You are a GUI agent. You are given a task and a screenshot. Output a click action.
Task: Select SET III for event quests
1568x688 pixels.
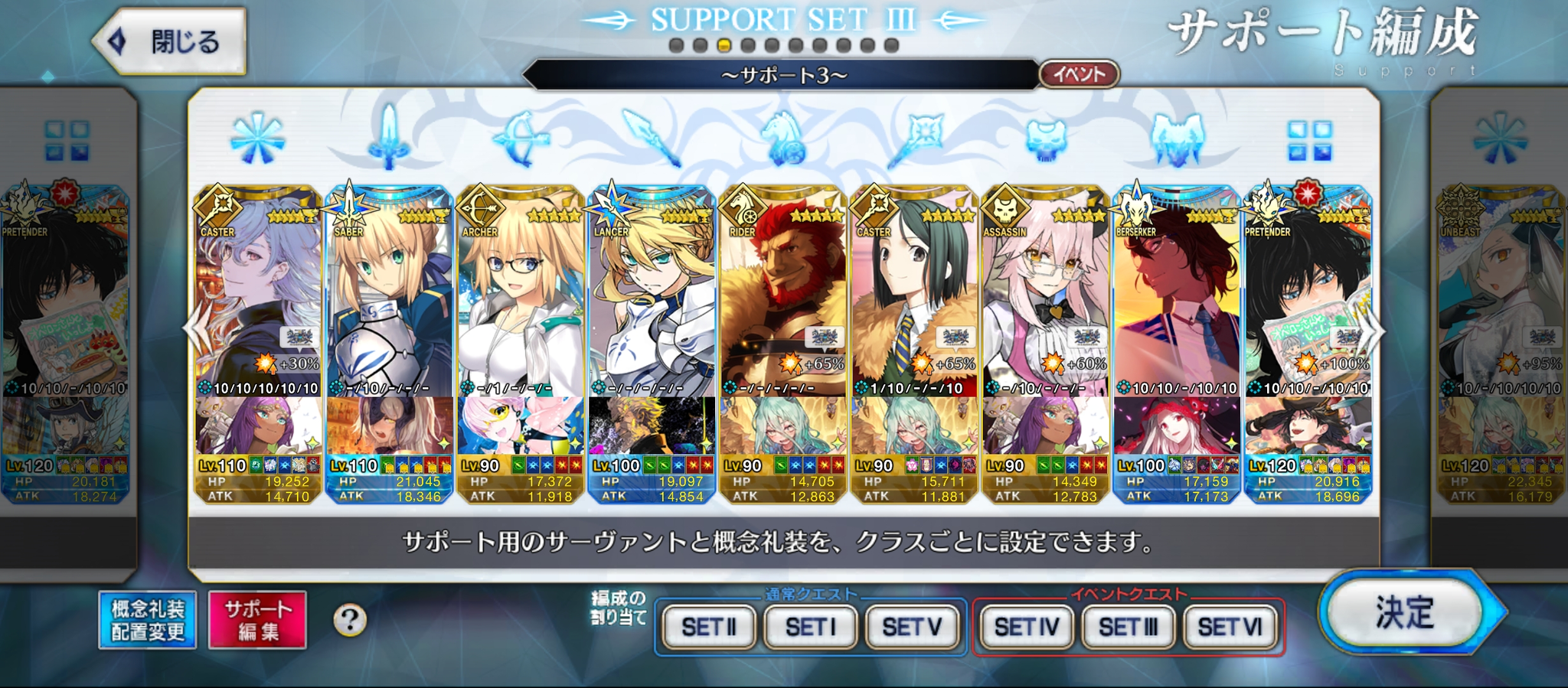tap(1129, 628)
